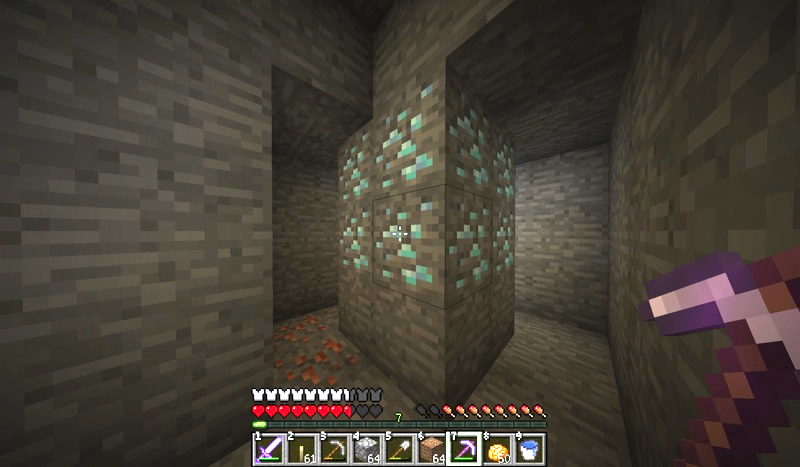800x467 pixels.
Task: Select the water bucket hotbar slot
Action: pyautogui.click(x=529, y=449)
